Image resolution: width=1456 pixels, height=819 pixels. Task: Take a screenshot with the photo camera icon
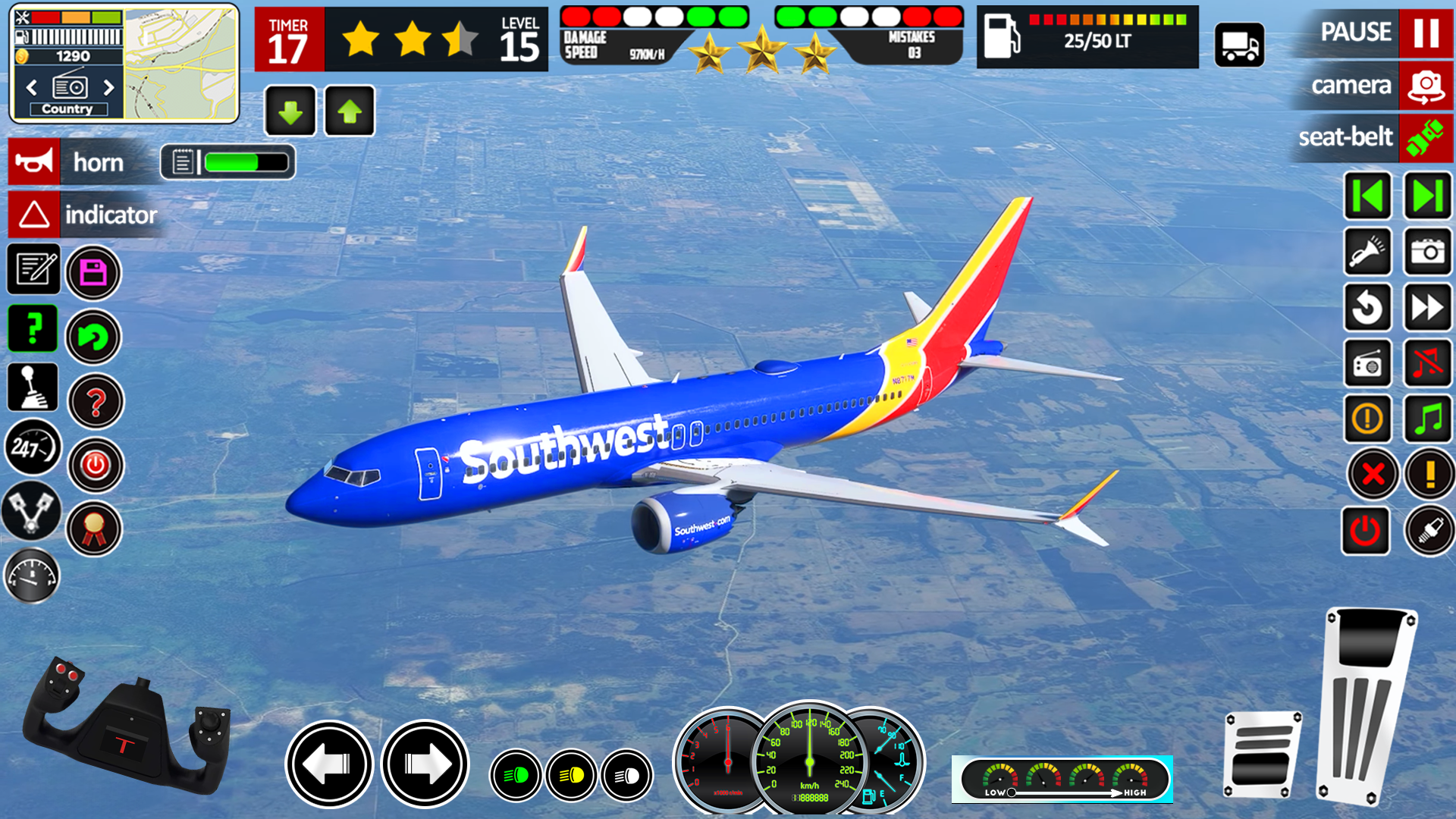[1427, 252]
